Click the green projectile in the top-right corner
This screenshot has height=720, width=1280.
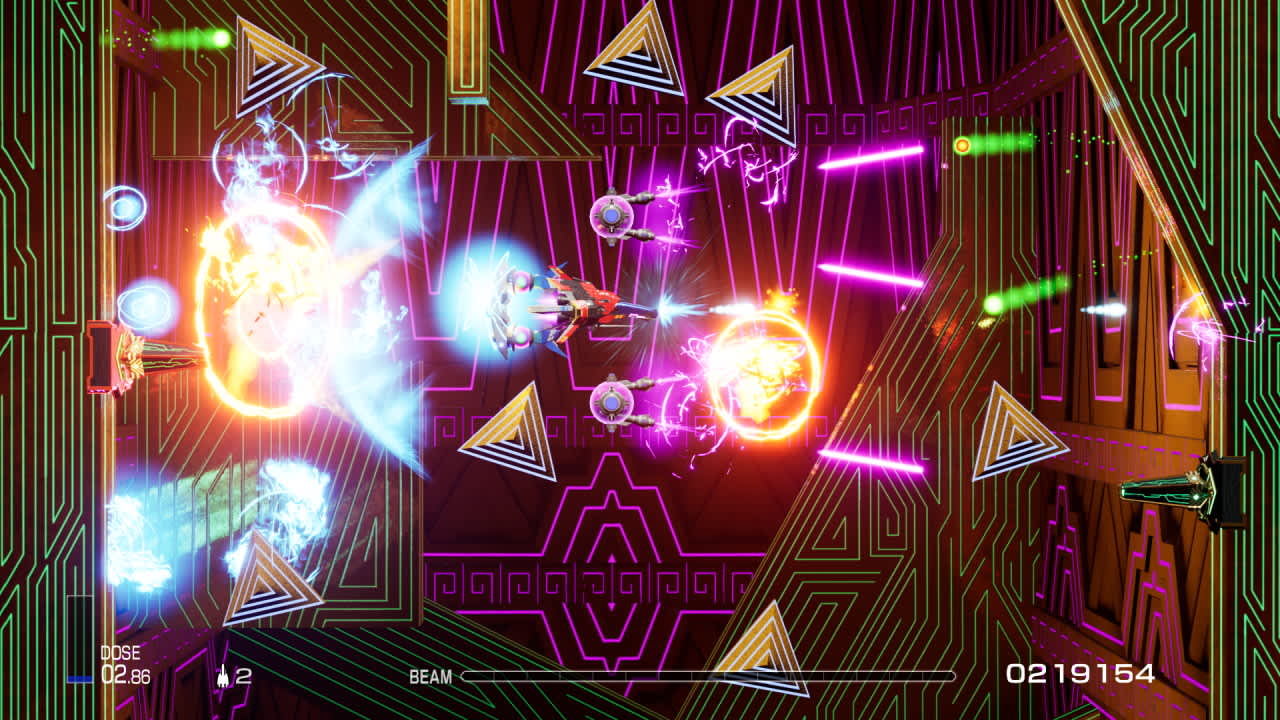[x=962, y=146]
